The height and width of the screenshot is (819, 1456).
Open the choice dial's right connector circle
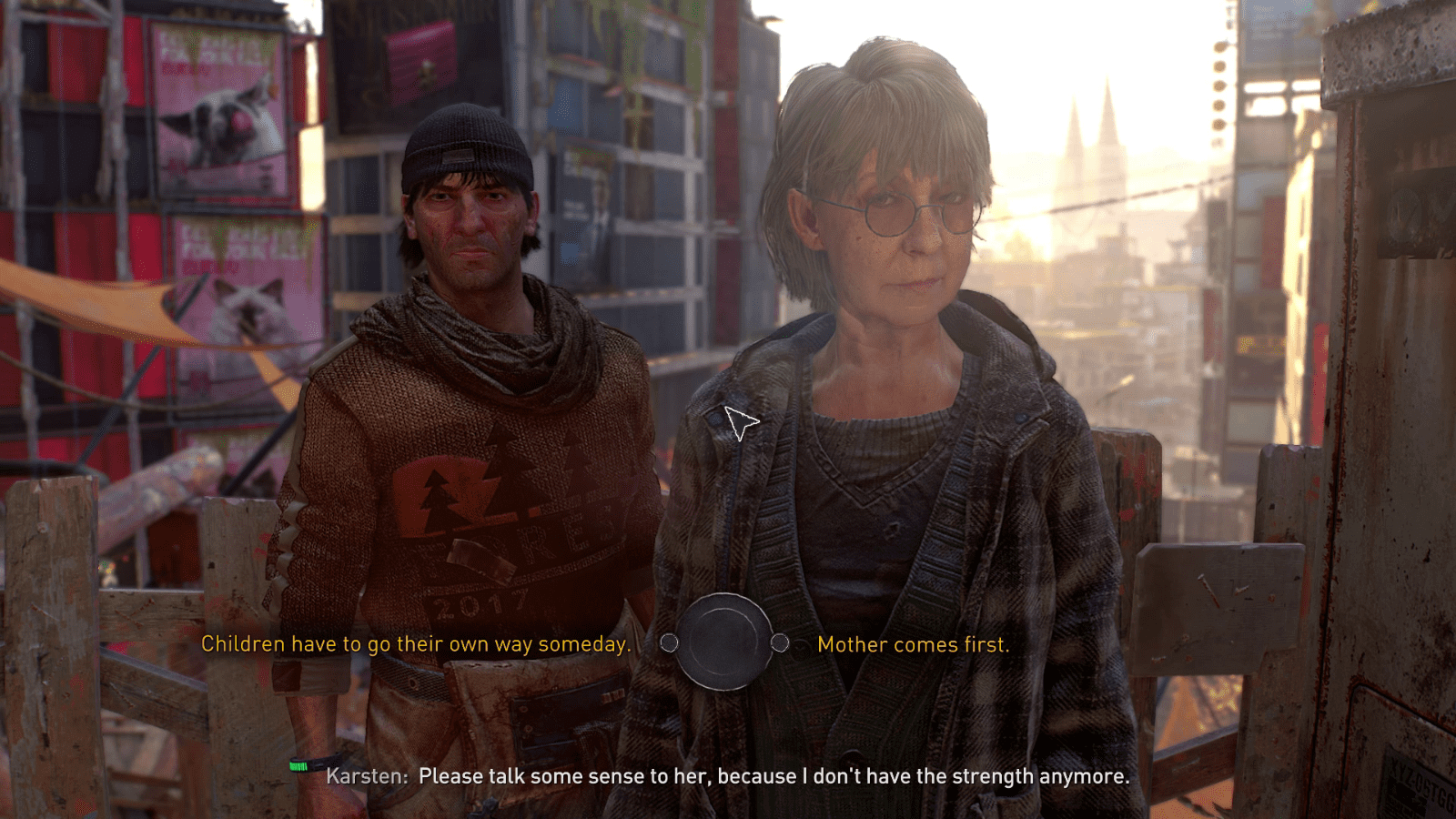click(x=779, y=642)
